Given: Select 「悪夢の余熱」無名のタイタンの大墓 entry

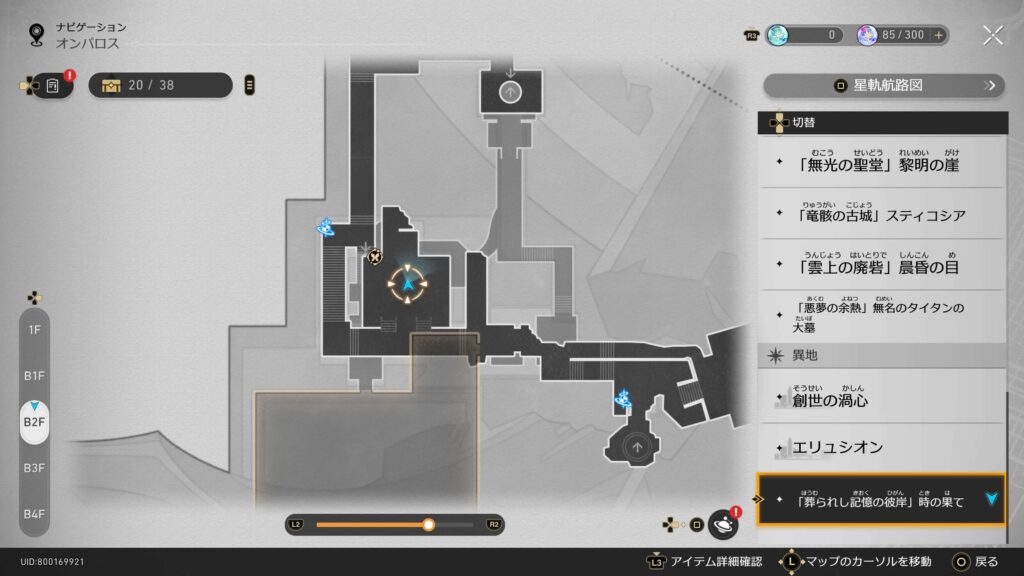Looking at the screenshot, I should 880,316.
